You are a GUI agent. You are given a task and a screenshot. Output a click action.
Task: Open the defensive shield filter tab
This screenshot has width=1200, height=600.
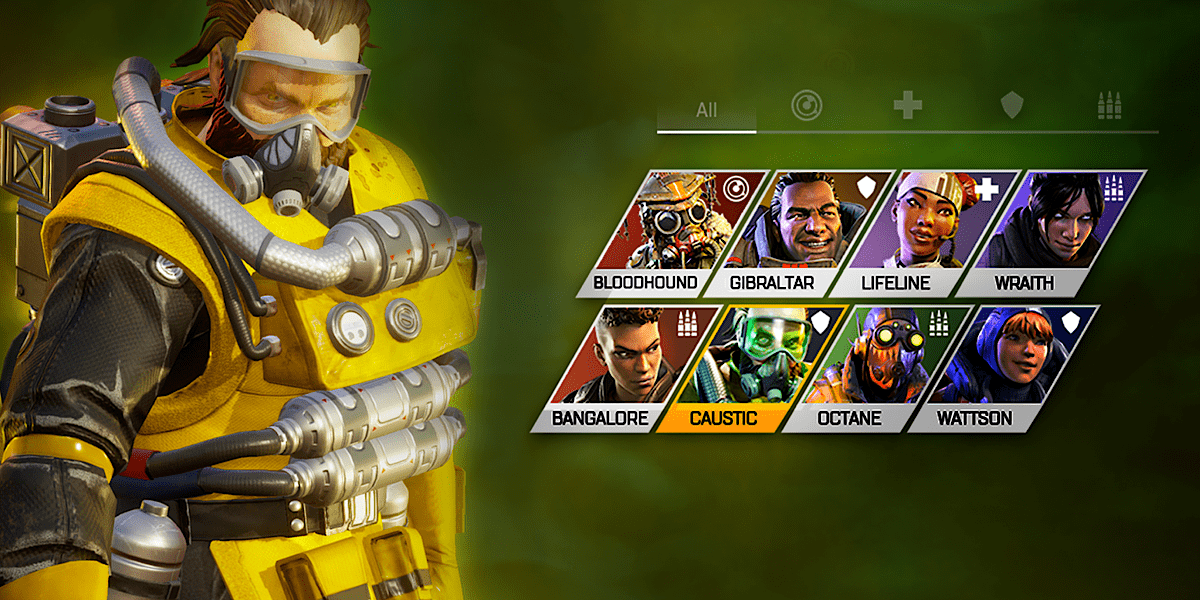tap(1012, 105)
